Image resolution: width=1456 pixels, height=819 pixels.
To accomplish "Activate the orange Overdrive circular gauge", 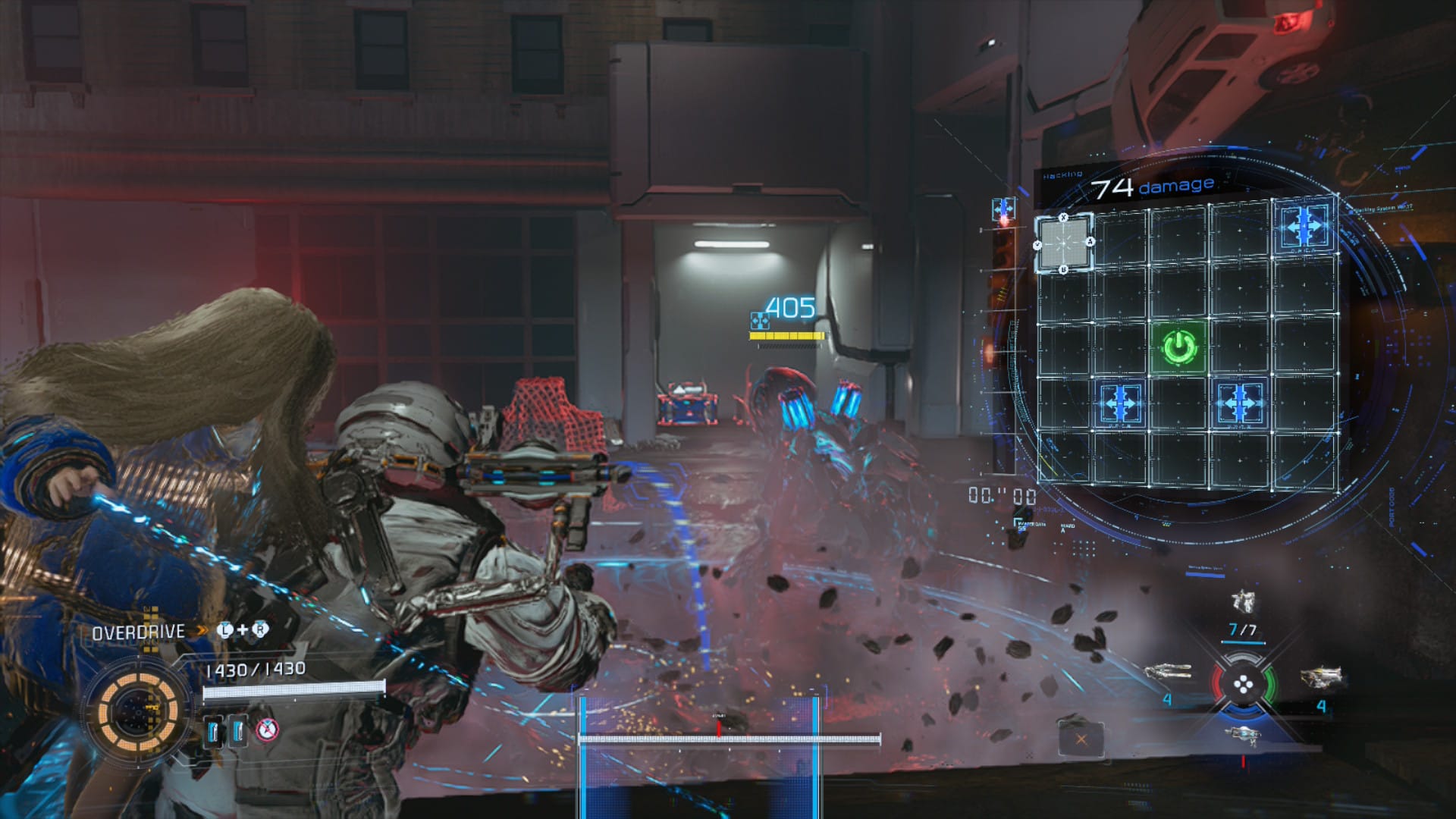I will (x=138, y=711).
